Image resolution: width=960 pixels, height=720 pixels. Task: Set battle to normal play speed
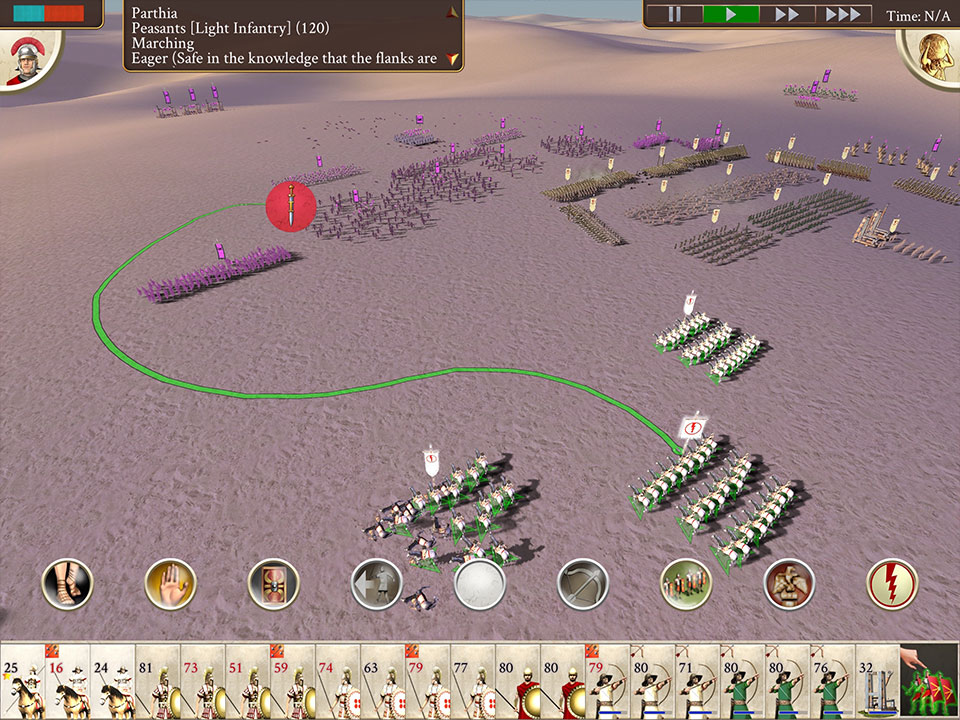(731, 14)
